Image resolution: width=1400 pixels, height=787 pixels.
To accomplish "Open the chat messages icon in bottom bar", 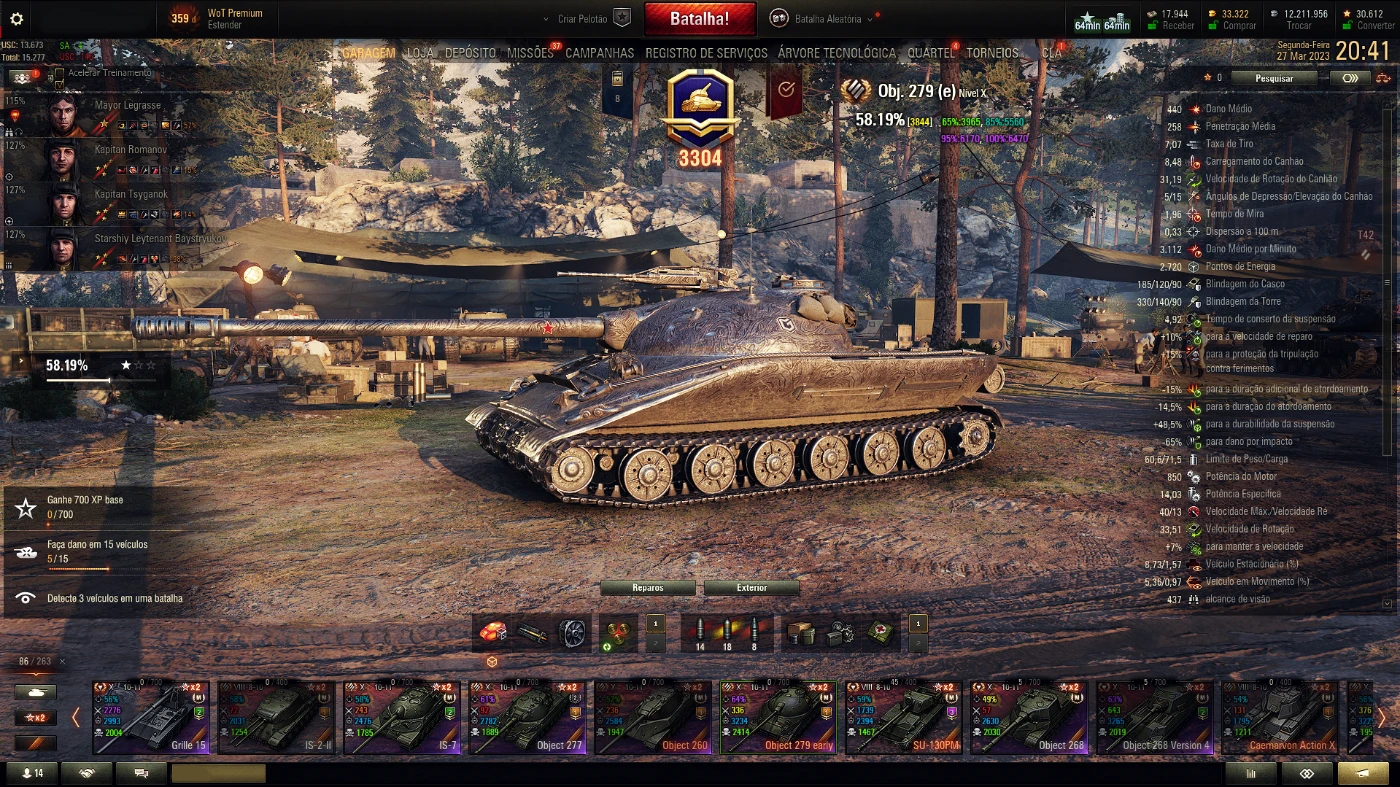I will point(140,773).
